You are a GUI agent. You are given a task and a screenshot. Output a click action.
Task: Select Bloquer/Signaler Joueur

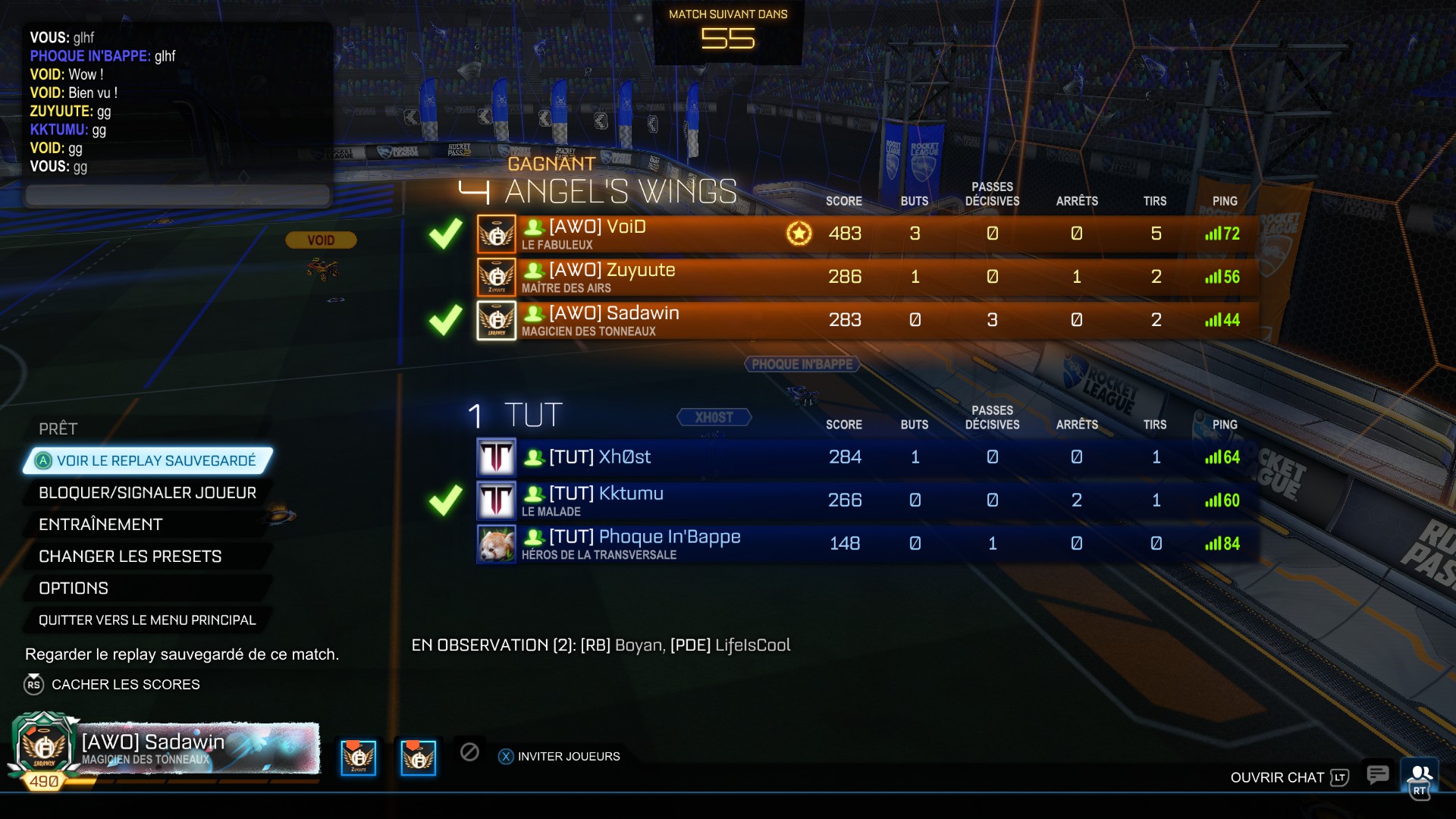click(x=147, y=493)
